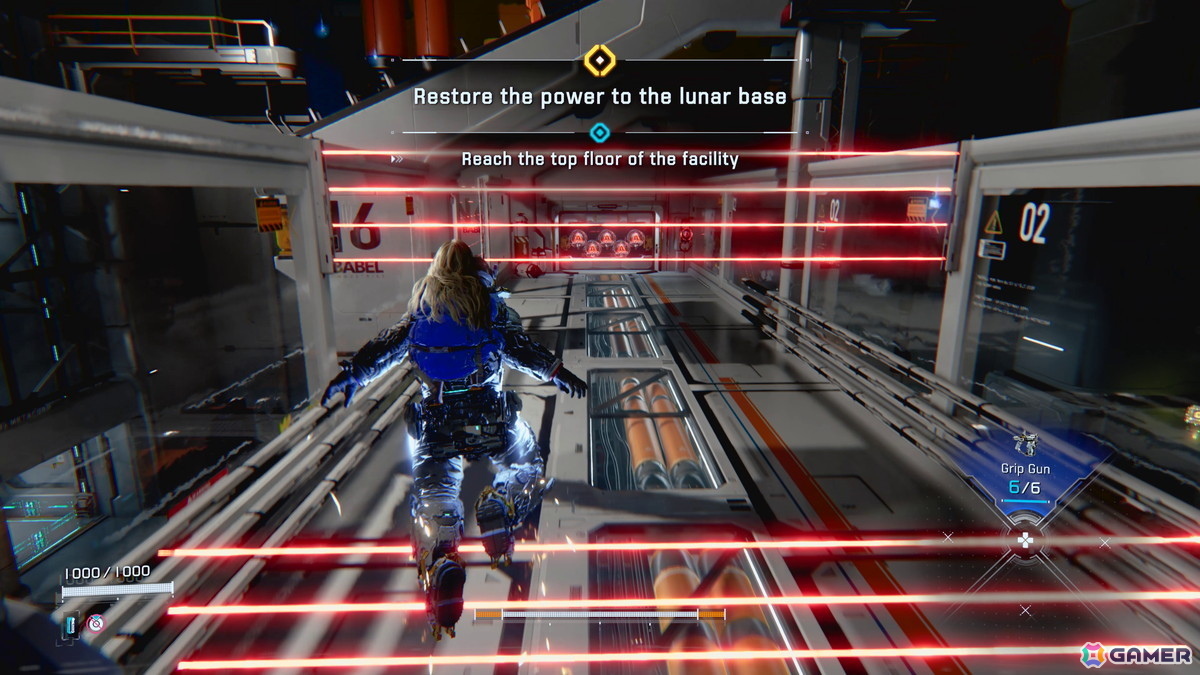
Task: Click the weapon wheel center hub
Action: click(x=1025, y=543)
